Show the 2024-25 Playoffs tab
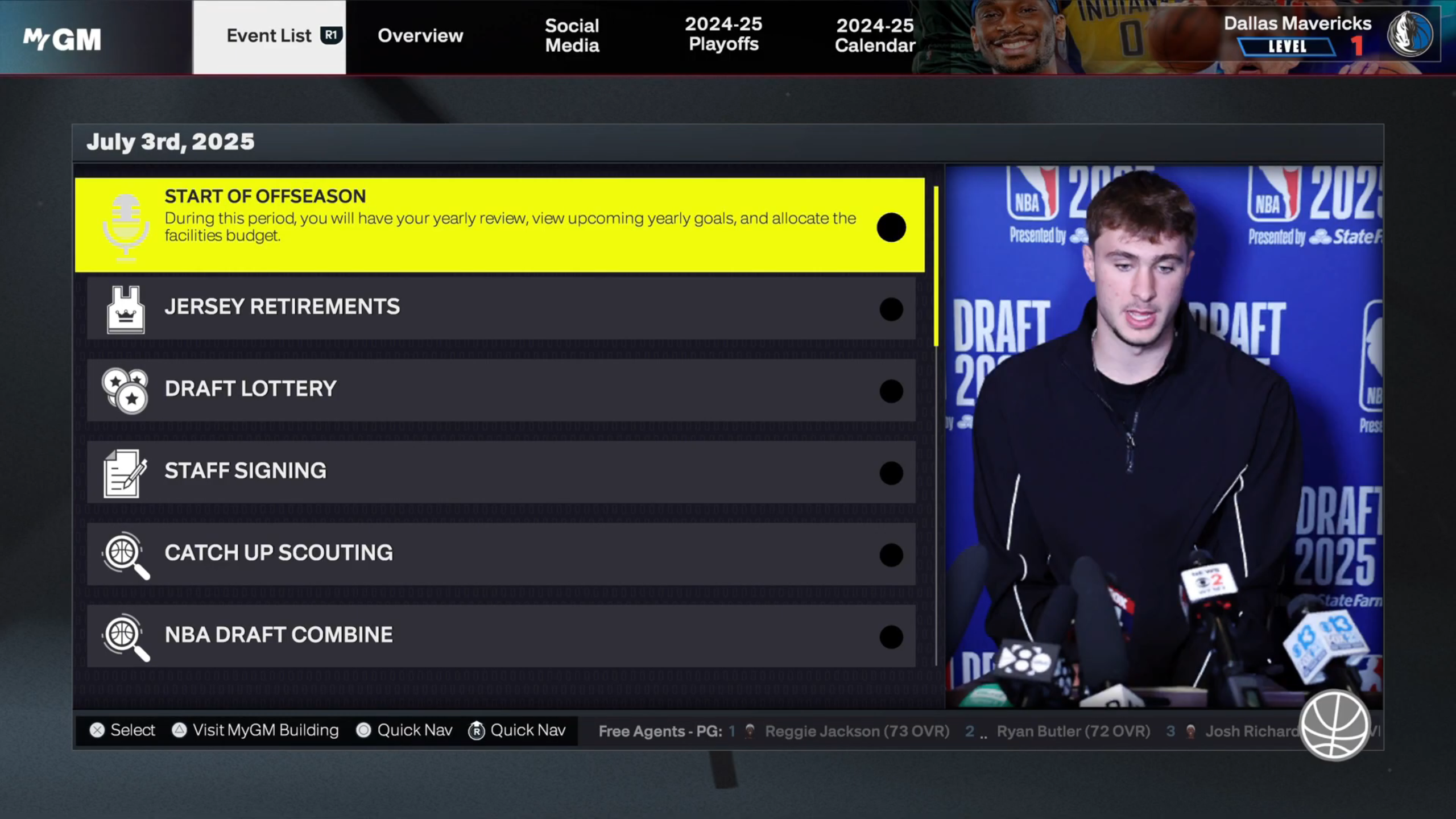Screen dimensions: 1456x819 [723, 35]
